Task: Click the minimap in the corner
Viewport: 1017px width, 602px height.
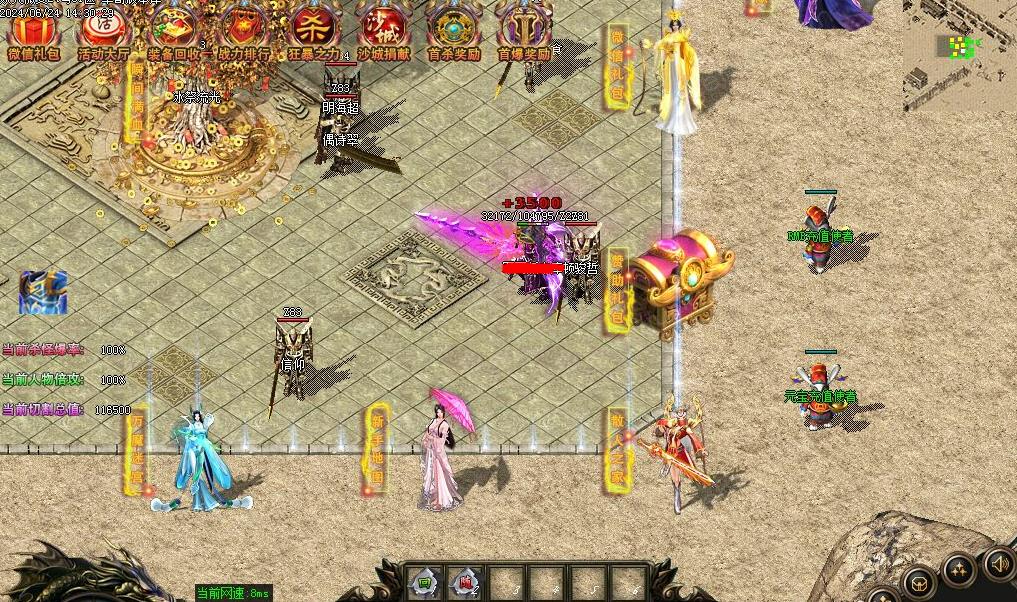Action: point(958,55)
